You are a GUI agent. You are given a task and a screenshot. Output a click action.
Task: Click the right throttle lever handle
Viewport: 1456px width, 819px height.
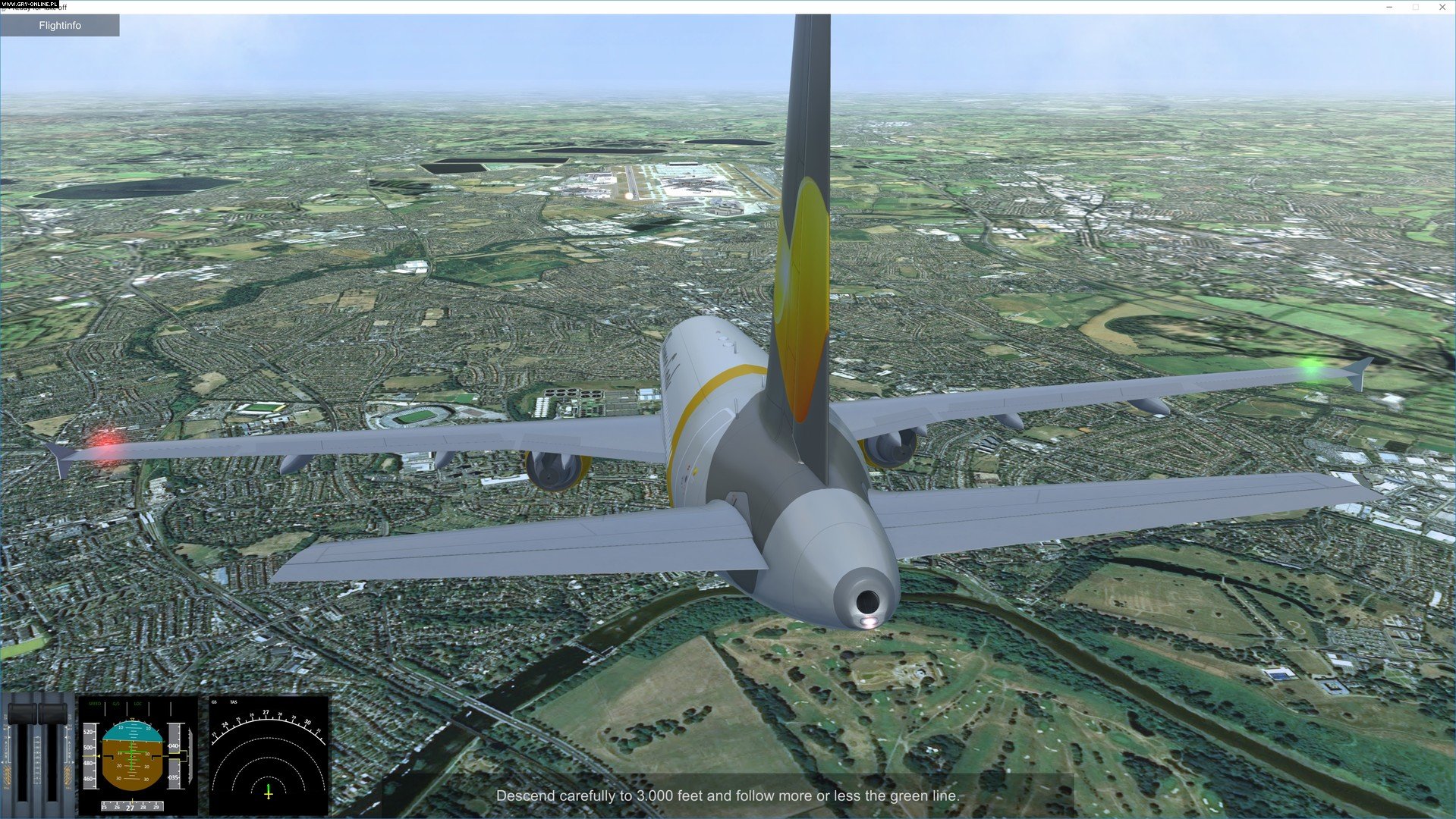coord(52,714)
